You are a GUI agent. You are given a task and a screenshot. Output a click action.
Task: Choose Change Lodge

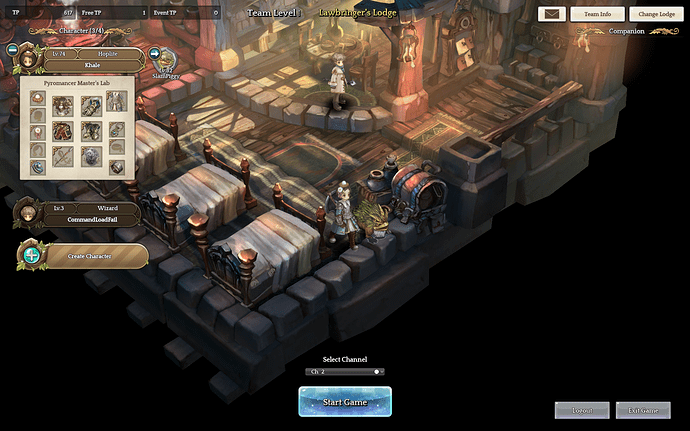click(657, 14)
